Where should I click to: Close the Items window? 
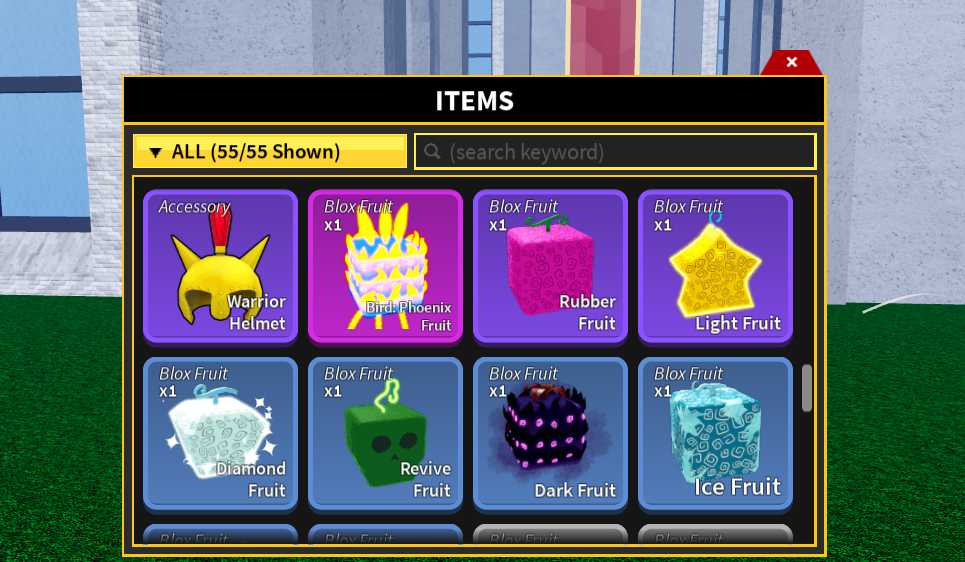(791, 63)
